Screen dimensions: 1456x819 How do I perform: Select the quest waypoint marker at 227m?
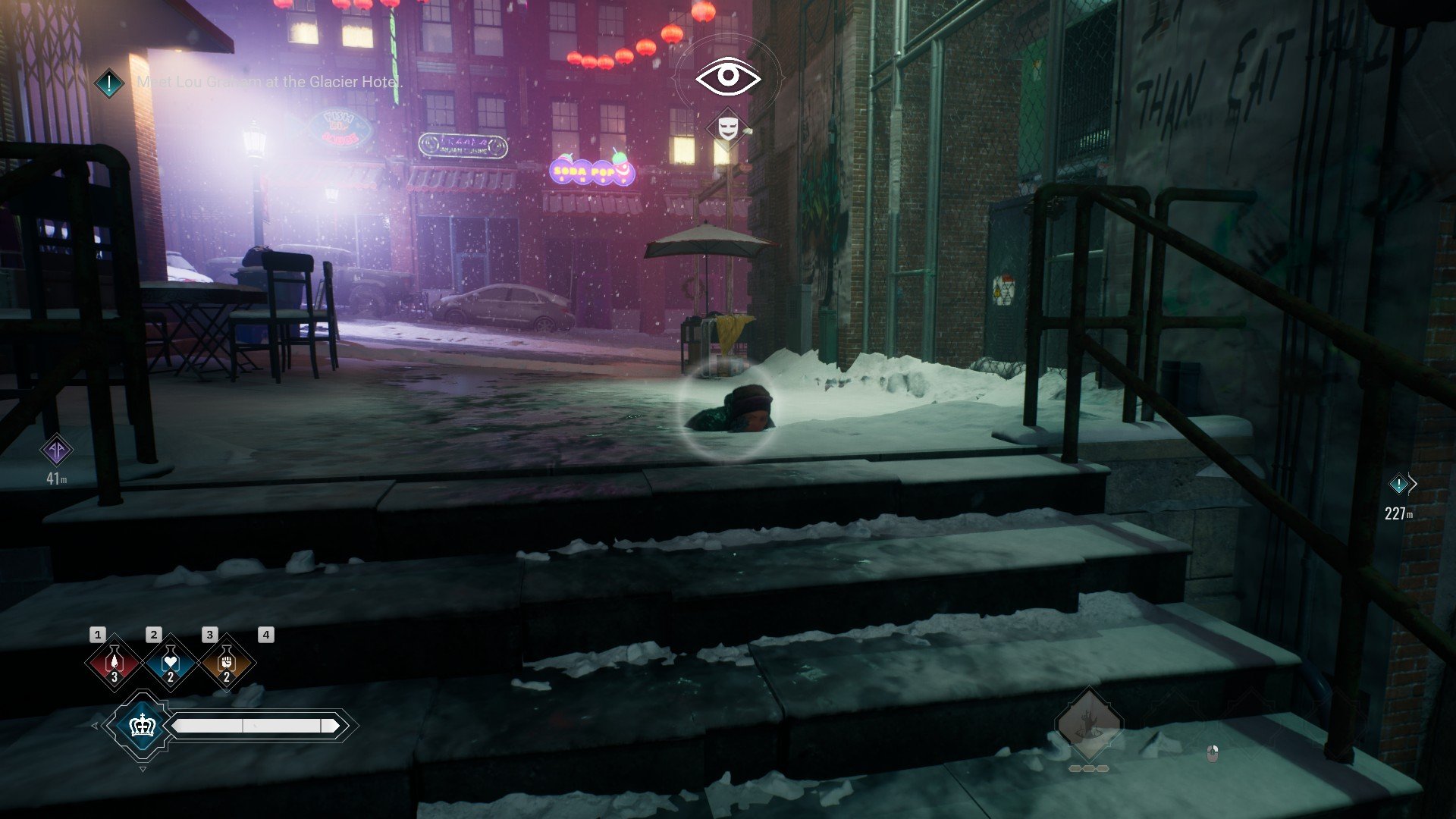tap(1398, 484)
